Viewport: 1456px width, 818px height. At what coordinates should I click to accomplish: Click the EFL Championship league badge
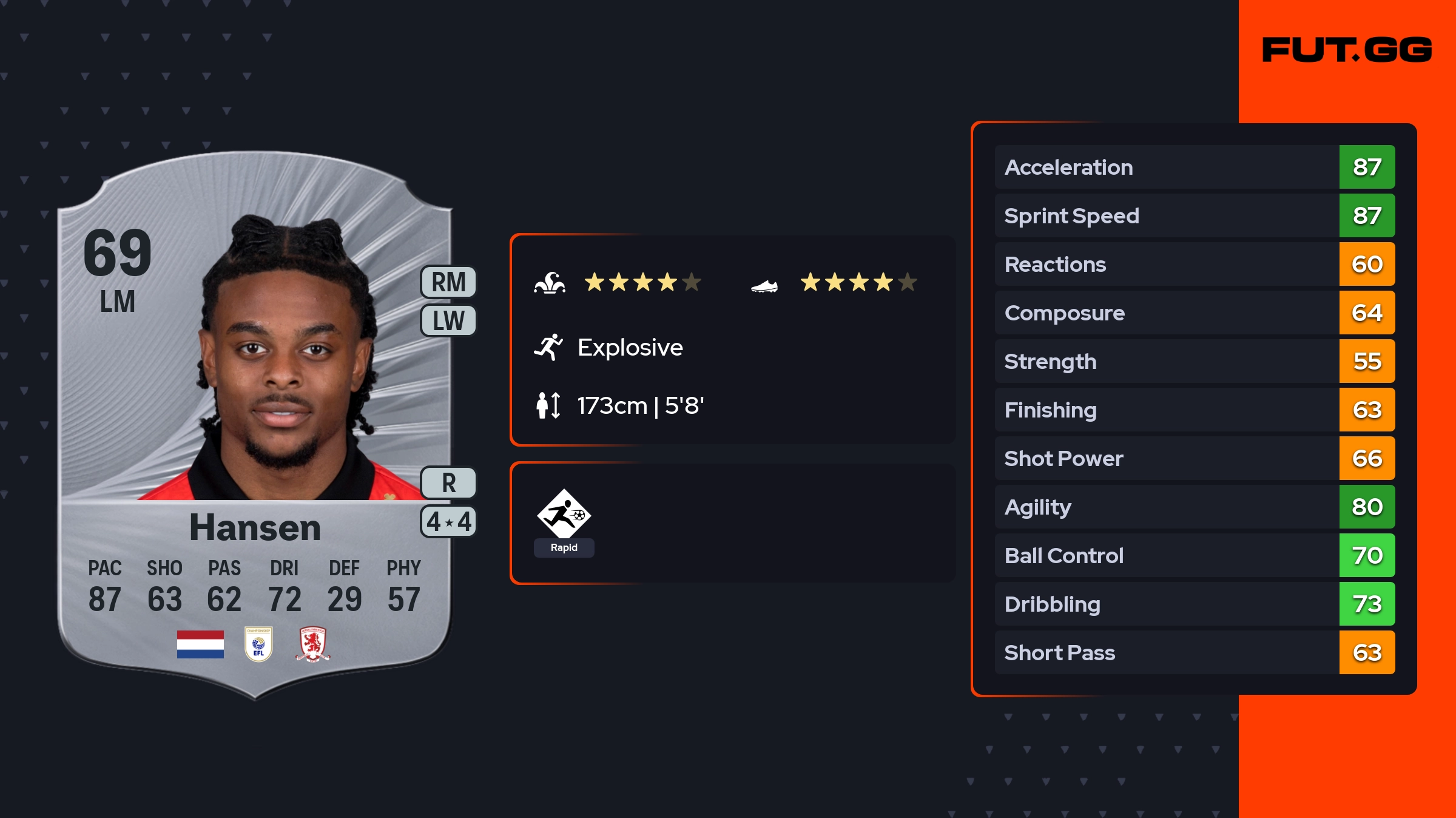pyautogui.click(x=258, y=644)
